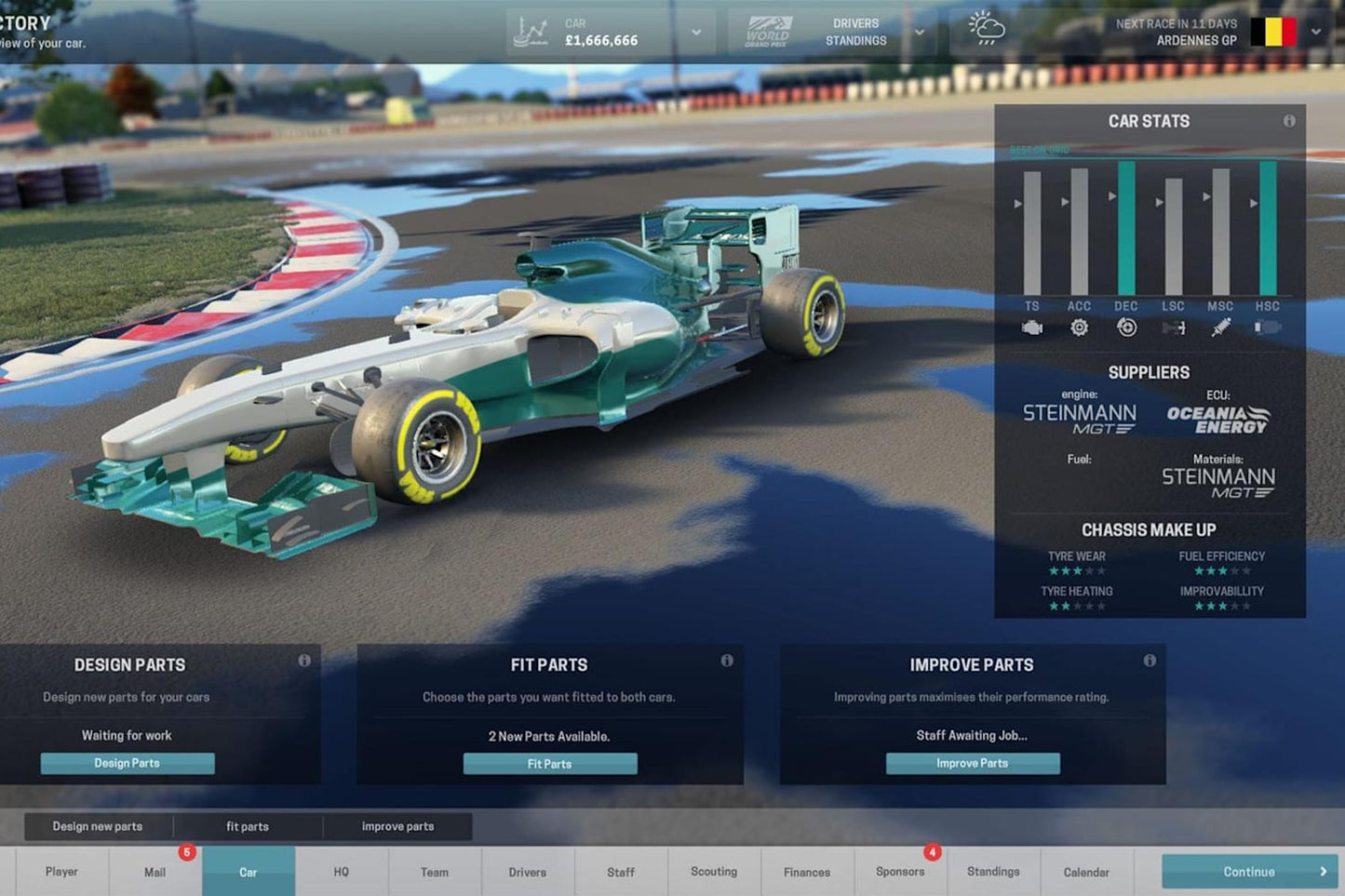1345x896 pixels.
Task: Switch to the Player tab
Action: [61, 872]
